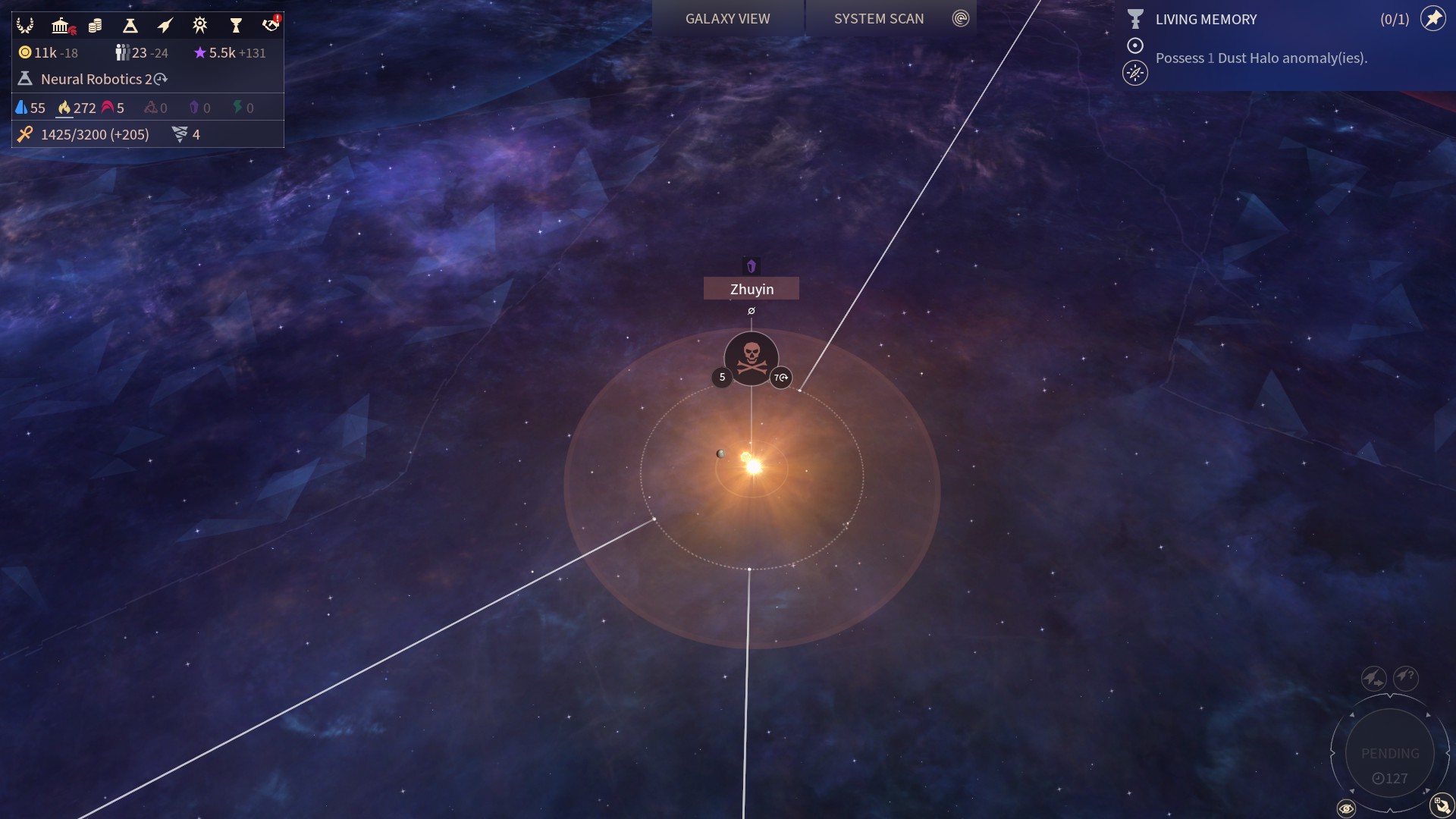Click the Pending end turn button

point(1389,754)
